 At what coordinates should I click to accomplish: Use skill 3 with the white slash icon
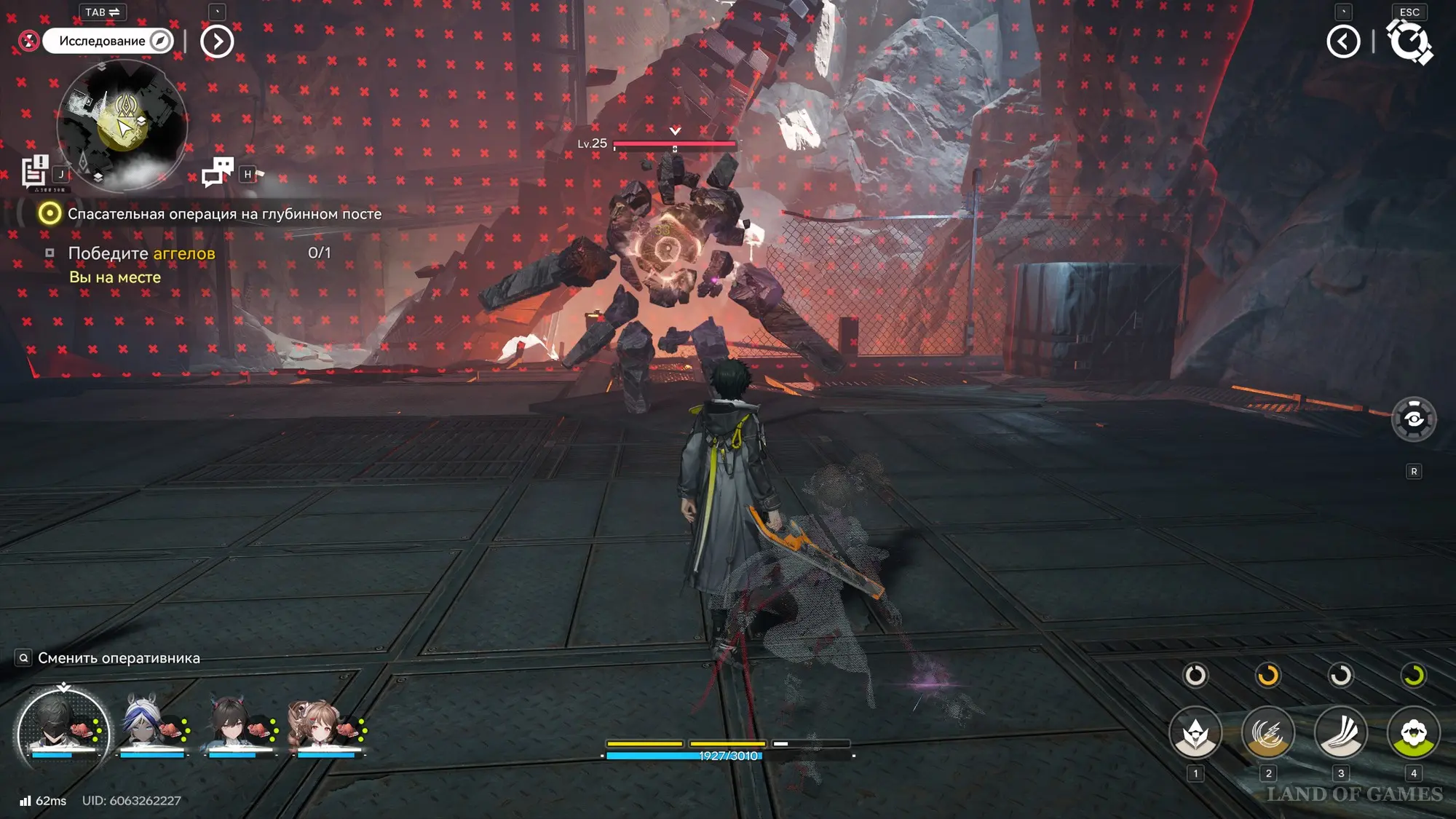[1340, 734]
